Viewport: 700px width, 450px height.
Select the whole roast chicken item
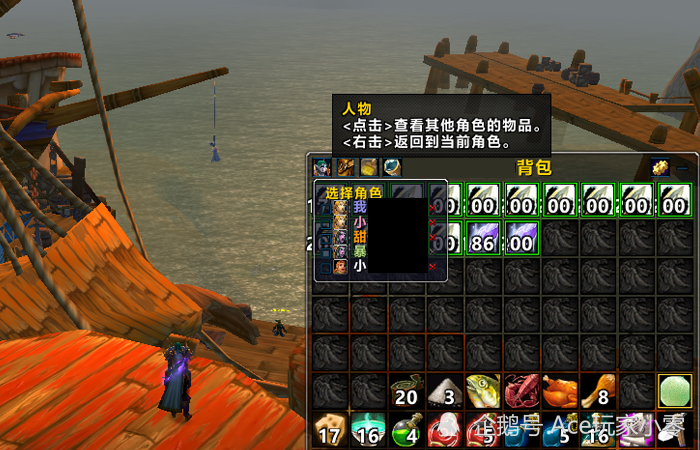(559, 391)
